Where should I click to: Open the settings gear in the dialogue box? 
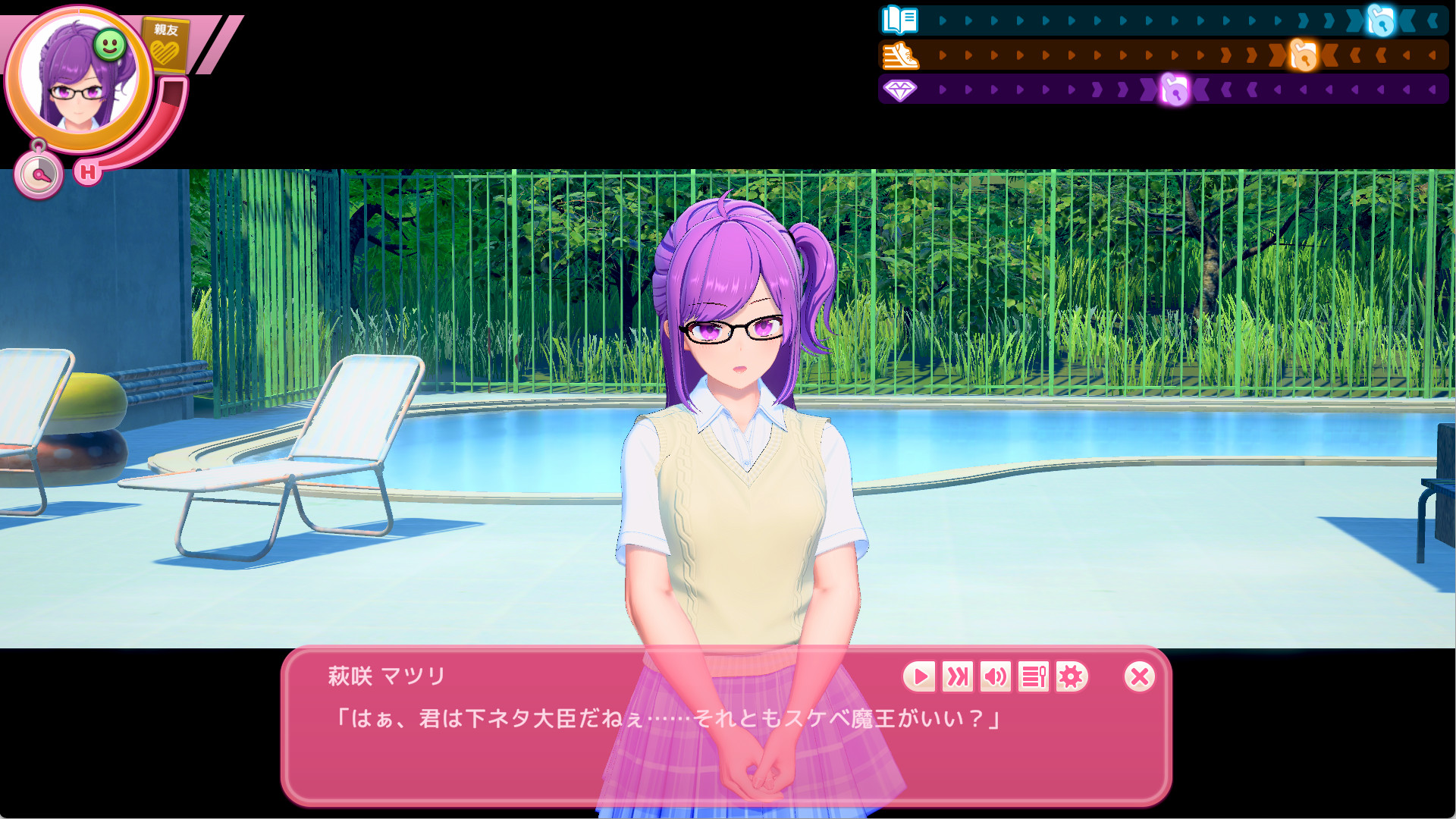[x=1070, y=678]
